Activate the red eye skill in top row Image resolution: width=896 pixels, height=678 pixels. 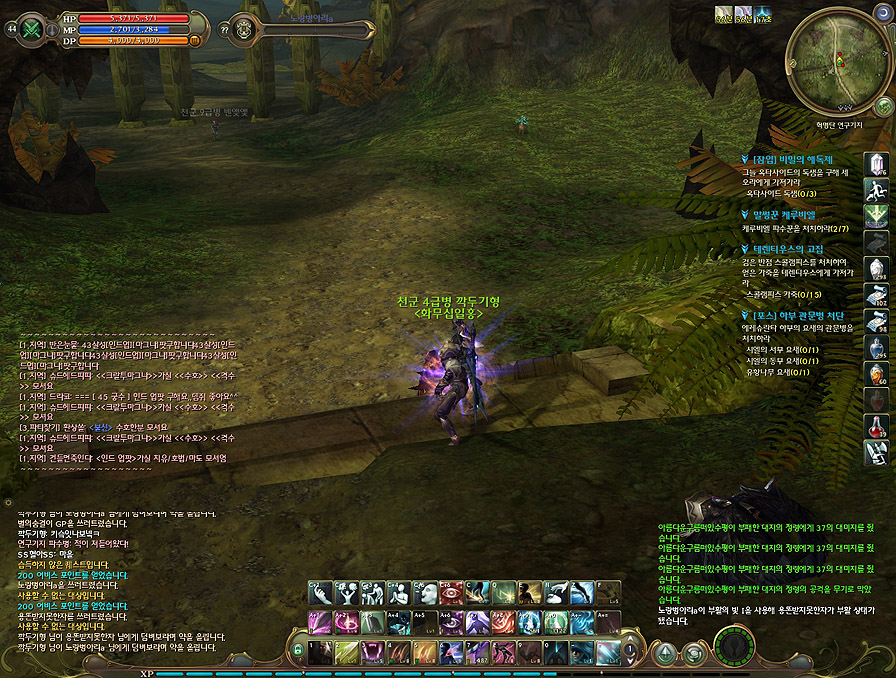[x=448, y=592]
